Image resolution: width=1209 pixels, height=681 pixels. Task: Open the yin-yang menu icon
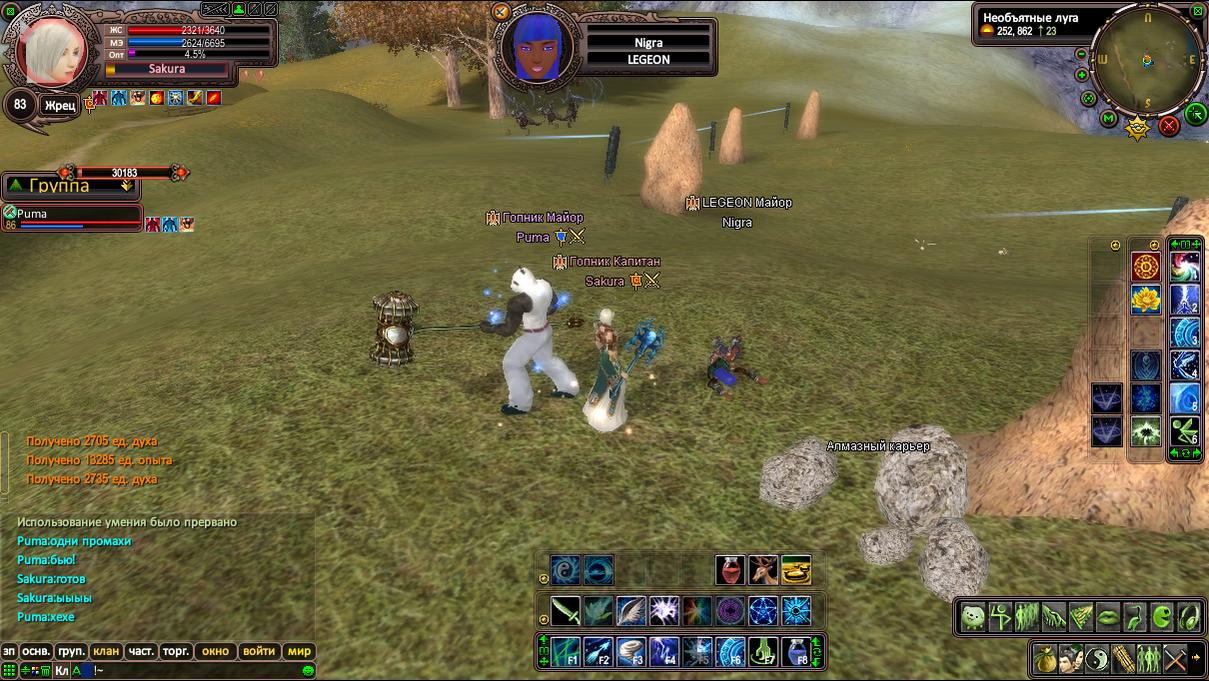tap(1097, 658)
